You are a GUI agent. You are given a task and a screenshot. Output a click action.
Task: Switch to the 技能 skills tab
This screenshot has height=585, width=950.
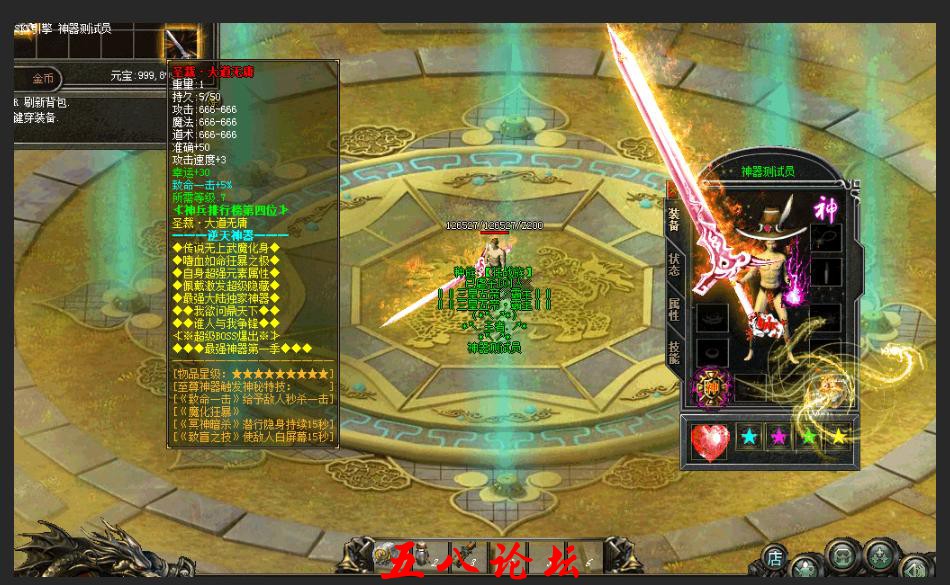[x=674, y=352]
